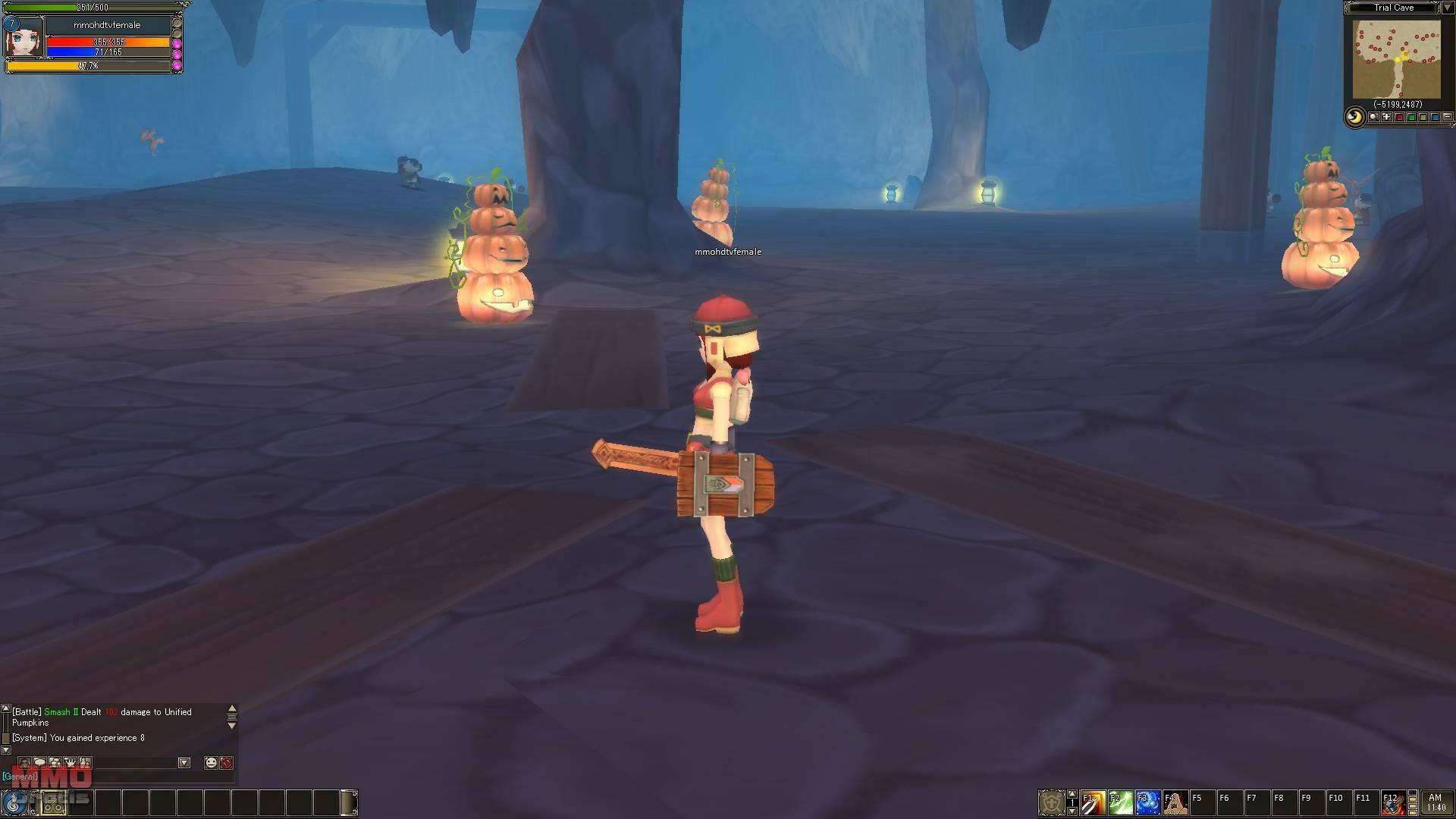Cast the blue swirl F3 skill

point(1147,802)
